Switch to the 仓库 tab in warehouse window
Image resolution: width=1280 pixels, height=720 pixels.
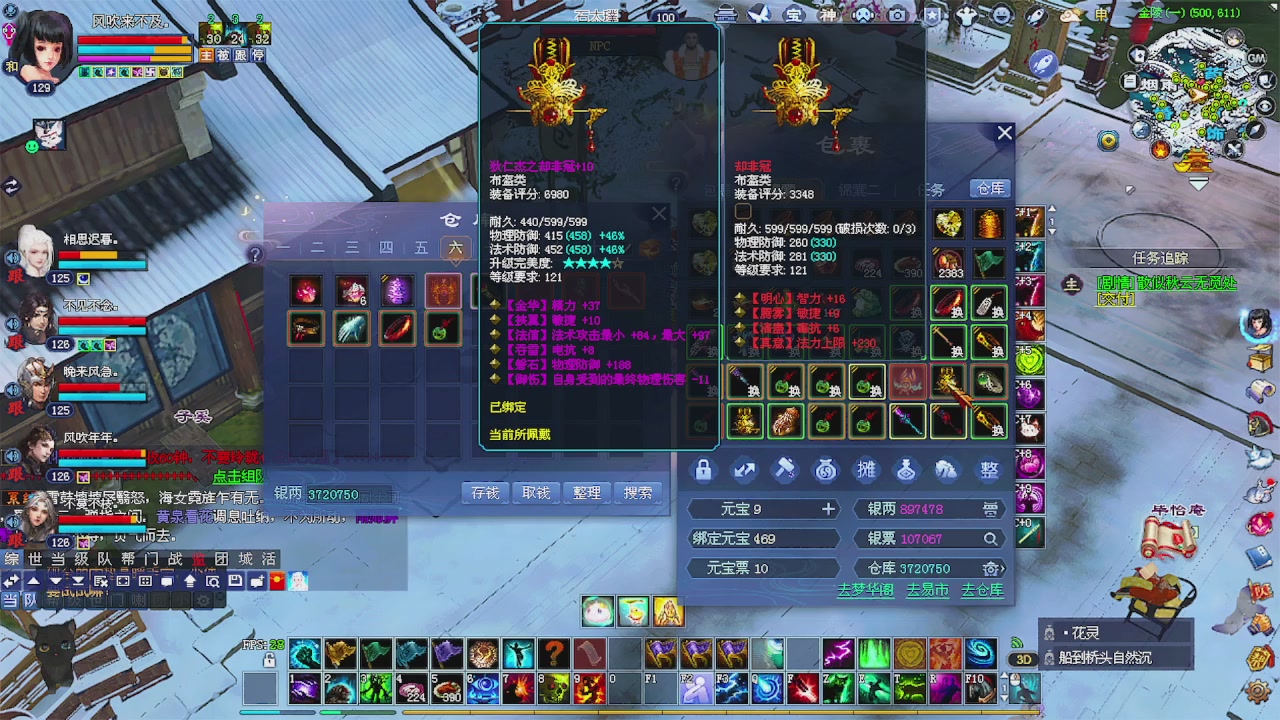[x=989, y=188]
